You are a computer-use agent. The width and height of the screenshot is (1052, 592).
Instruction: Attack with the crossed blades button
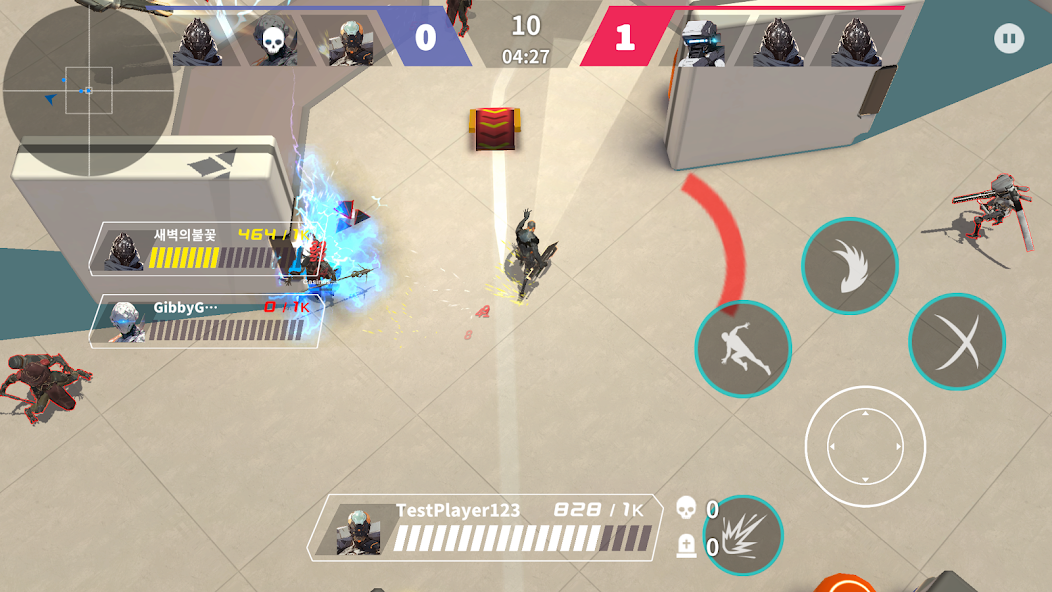point(957,341)
